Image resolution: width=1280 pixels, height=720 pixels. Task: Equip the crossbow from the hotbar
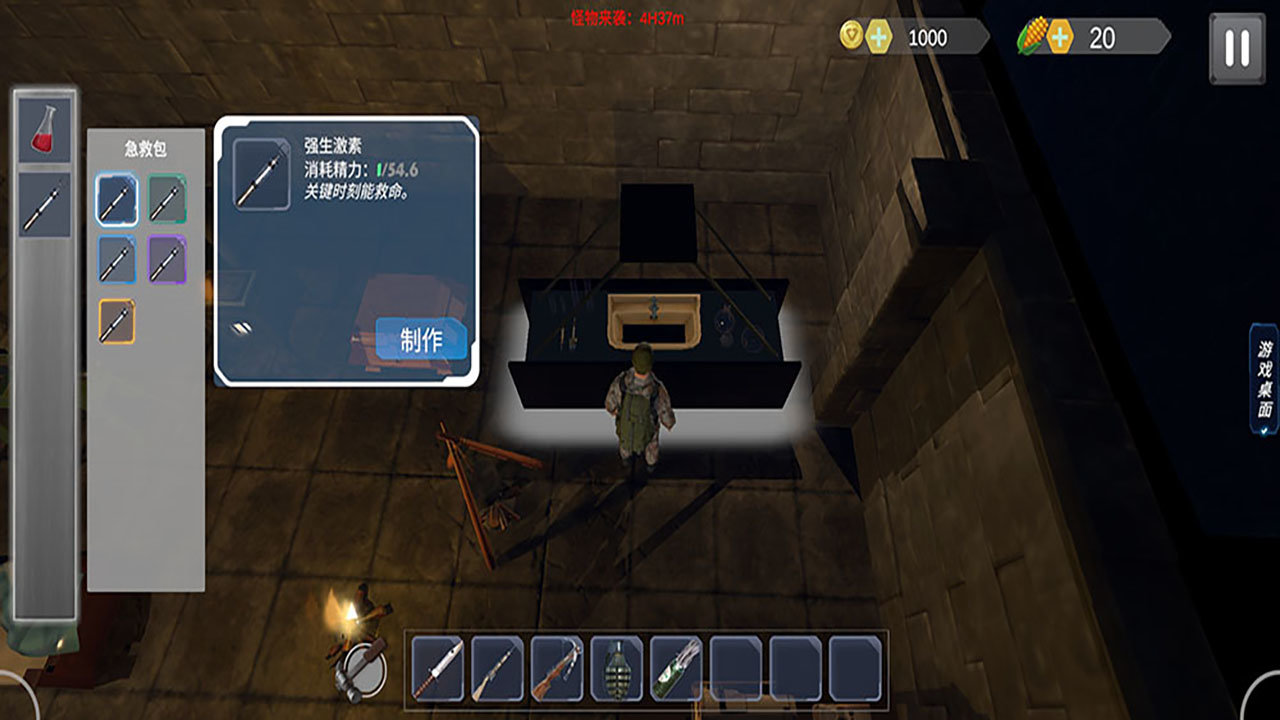point(557,668)
